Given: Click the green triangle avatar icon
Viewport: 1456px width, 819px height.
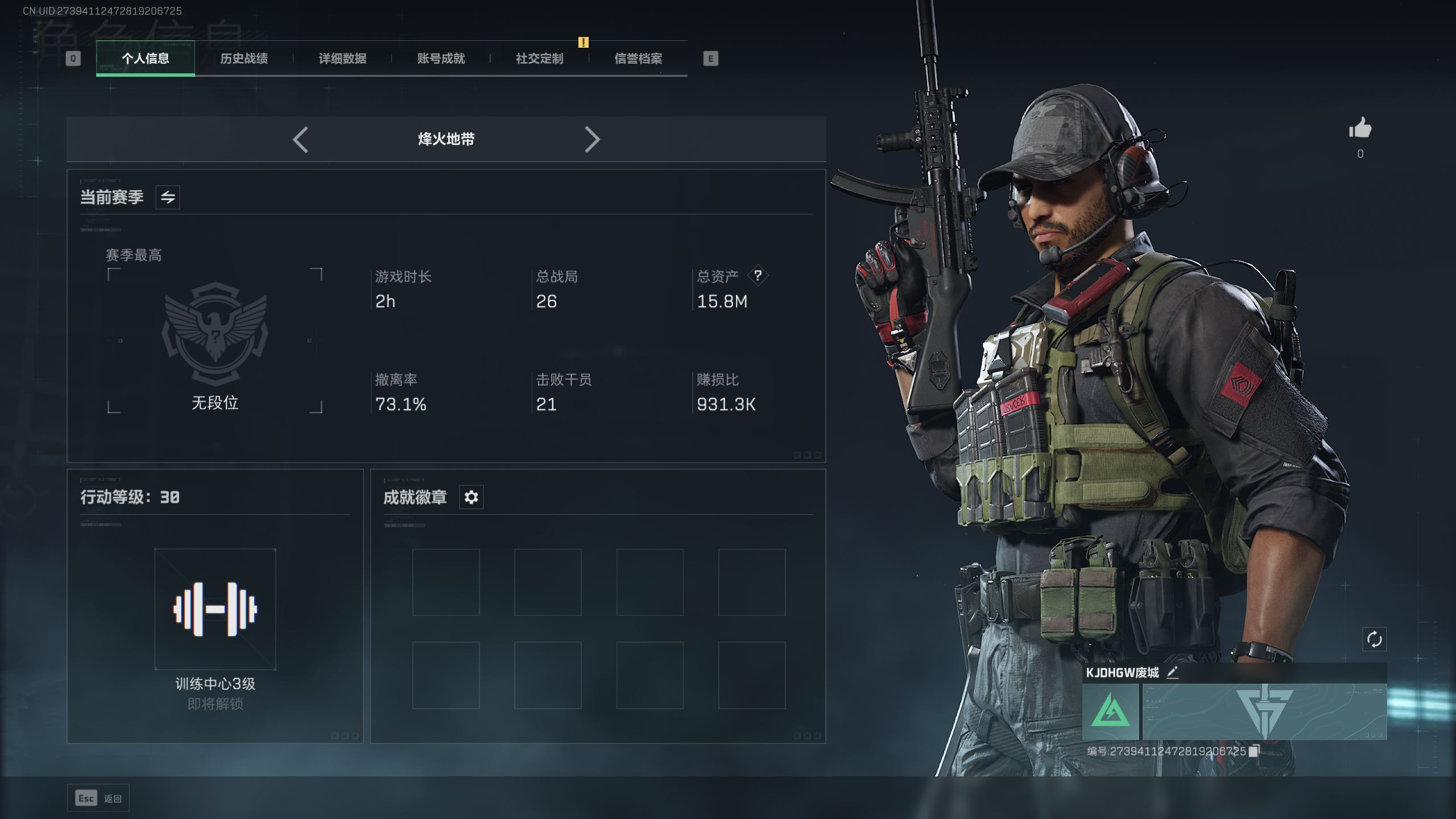Looking at the screenshot, I should (x=1110, y=712).
